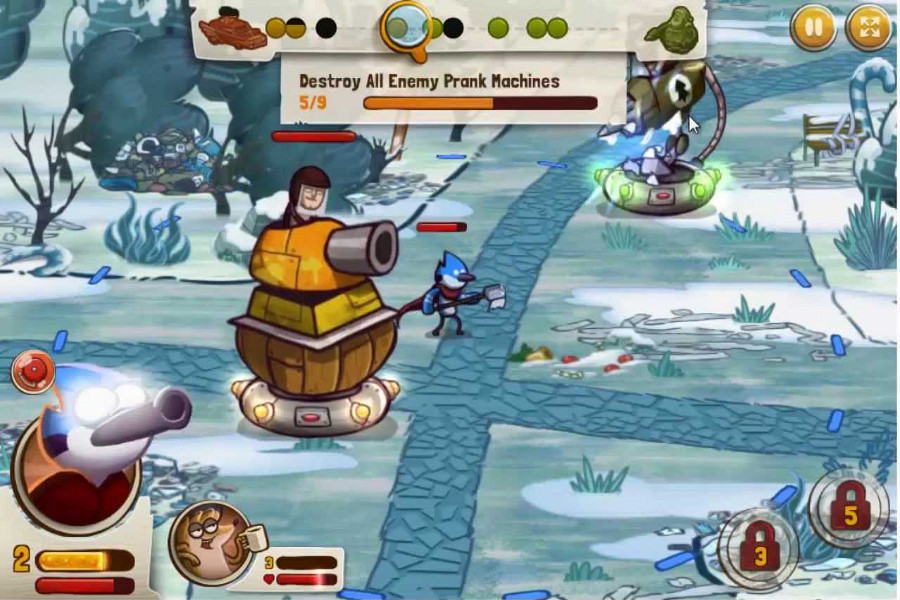Select the locked ability costing 3
This screenshot has height=600, width=900.
click(x=759, y=548)
